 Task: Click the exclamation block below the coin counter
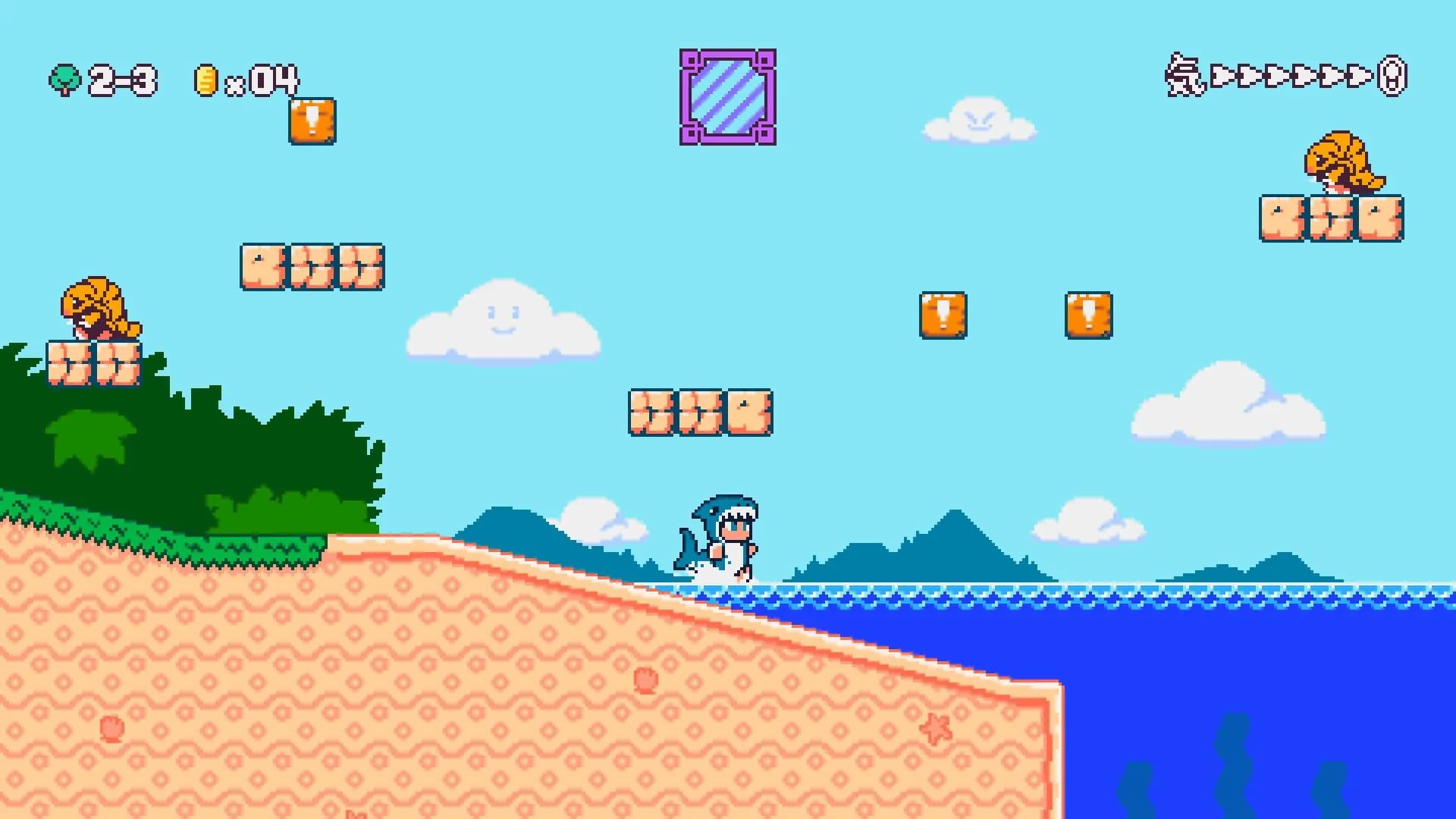(x=311, y=121)
